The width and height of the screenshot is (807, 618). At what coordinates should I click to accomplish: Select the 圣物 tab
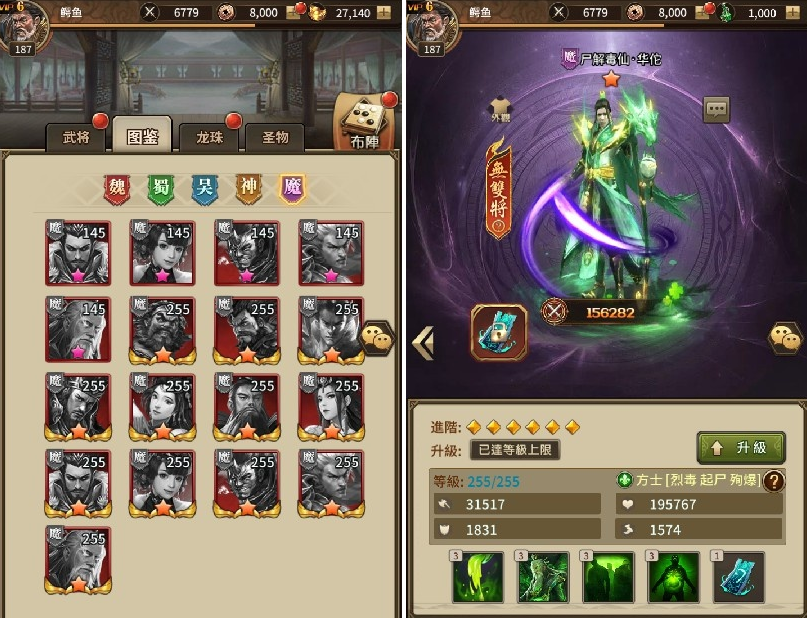(275, 137)
